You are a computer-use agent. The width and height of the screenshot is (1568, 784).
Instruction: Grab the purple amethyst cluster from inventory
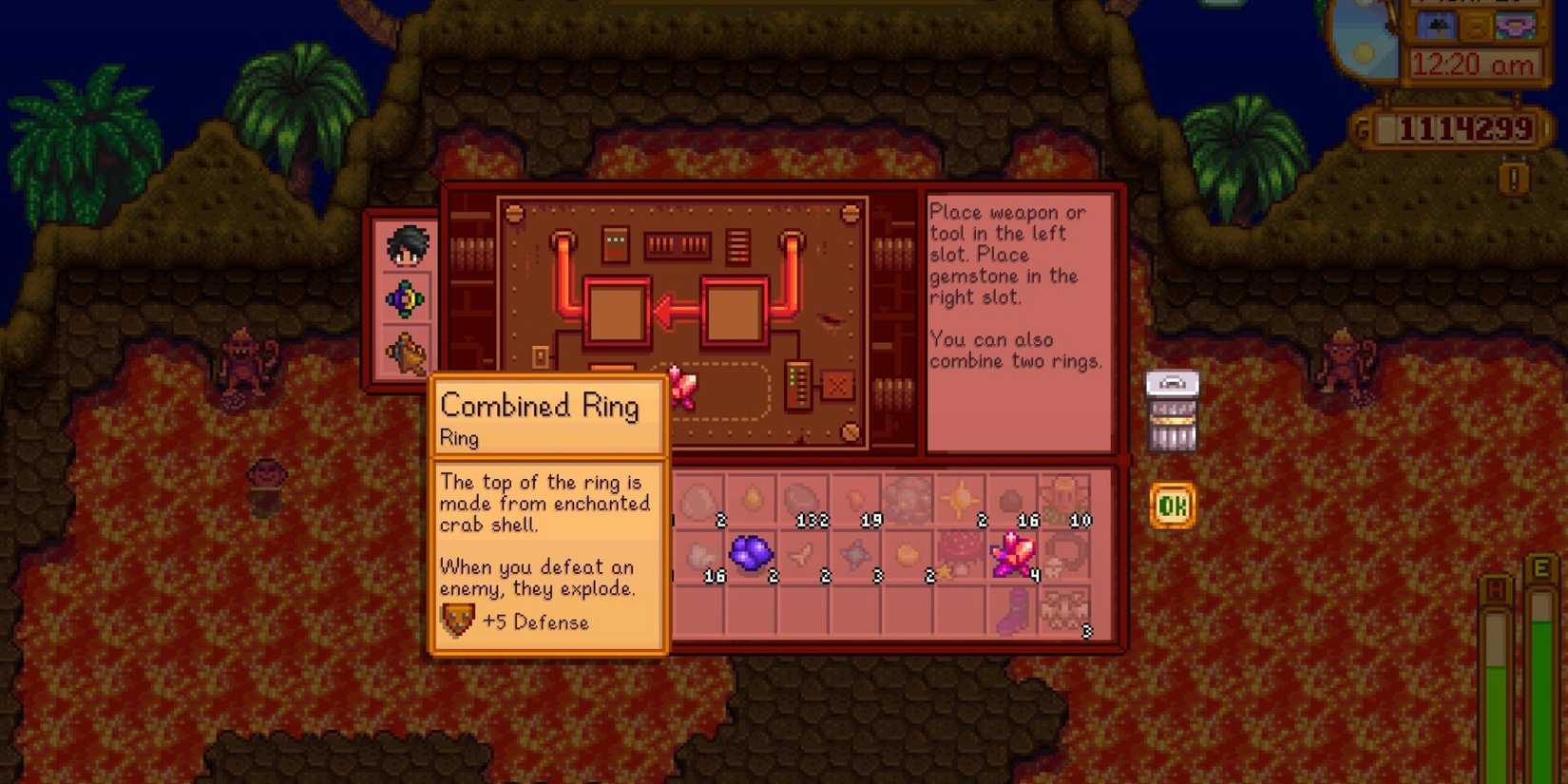(749, 554)
